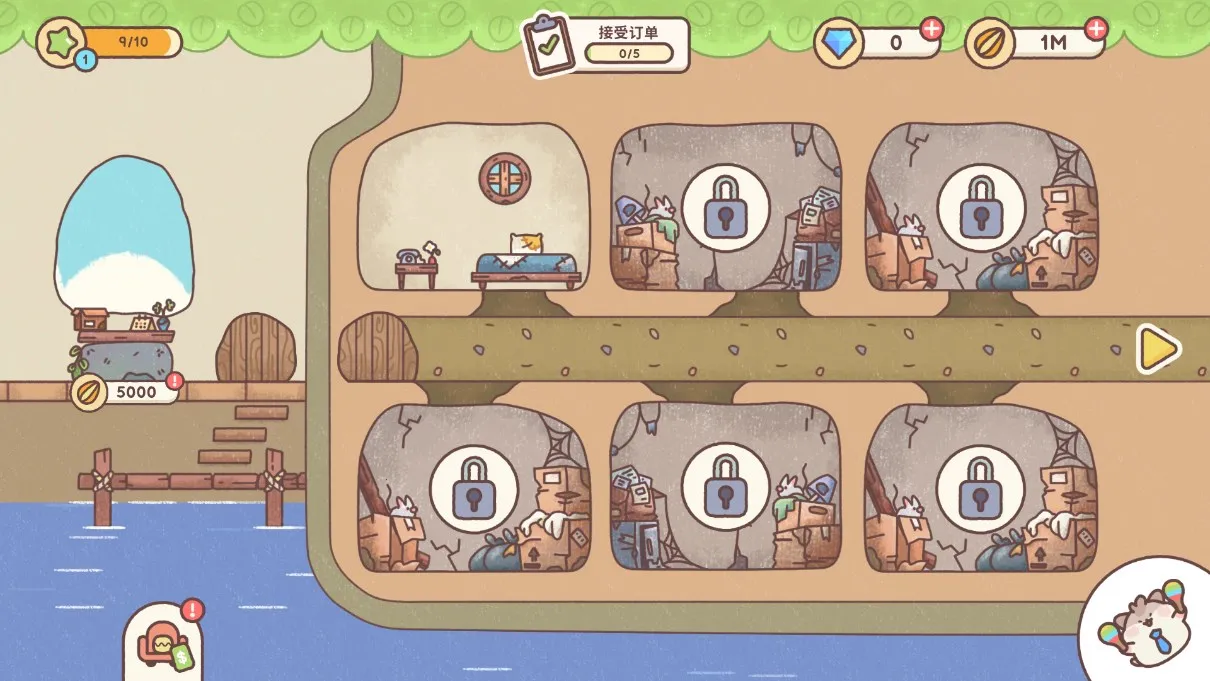The height and width of the screenshot is (681, 1210).
Task: Add more seed coins with plus button
Action: point(1096,29)
